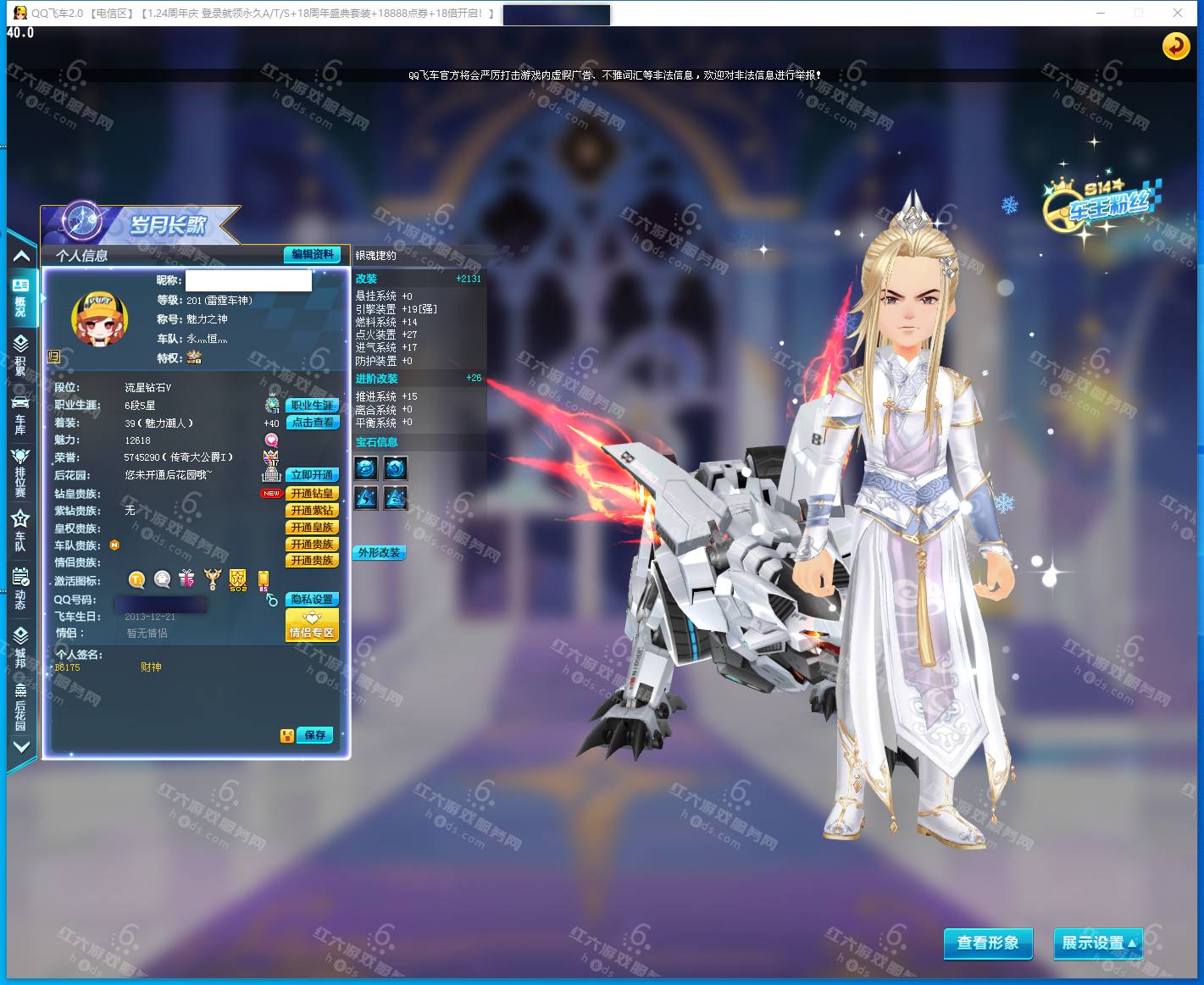Image resolution: width=1204 pixels, height=985 pixels.
Task: Open the 情侣专区 couples zone
Action: point(313,627)
